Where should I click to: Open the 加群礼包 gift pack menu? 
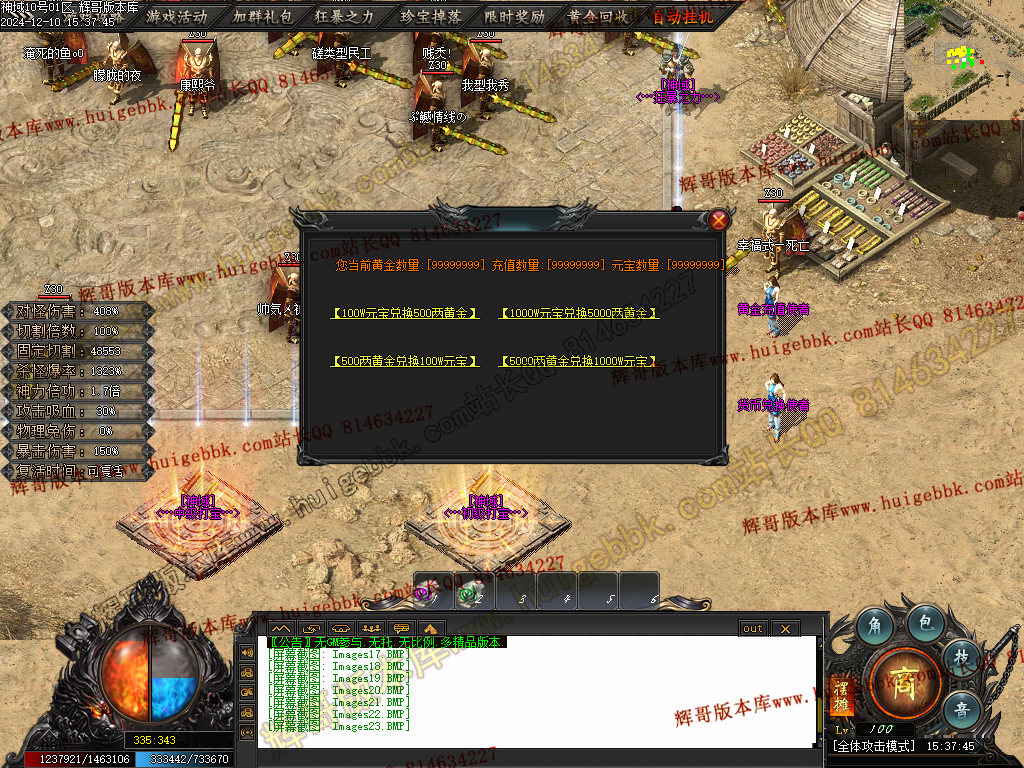tap(262, 16)
